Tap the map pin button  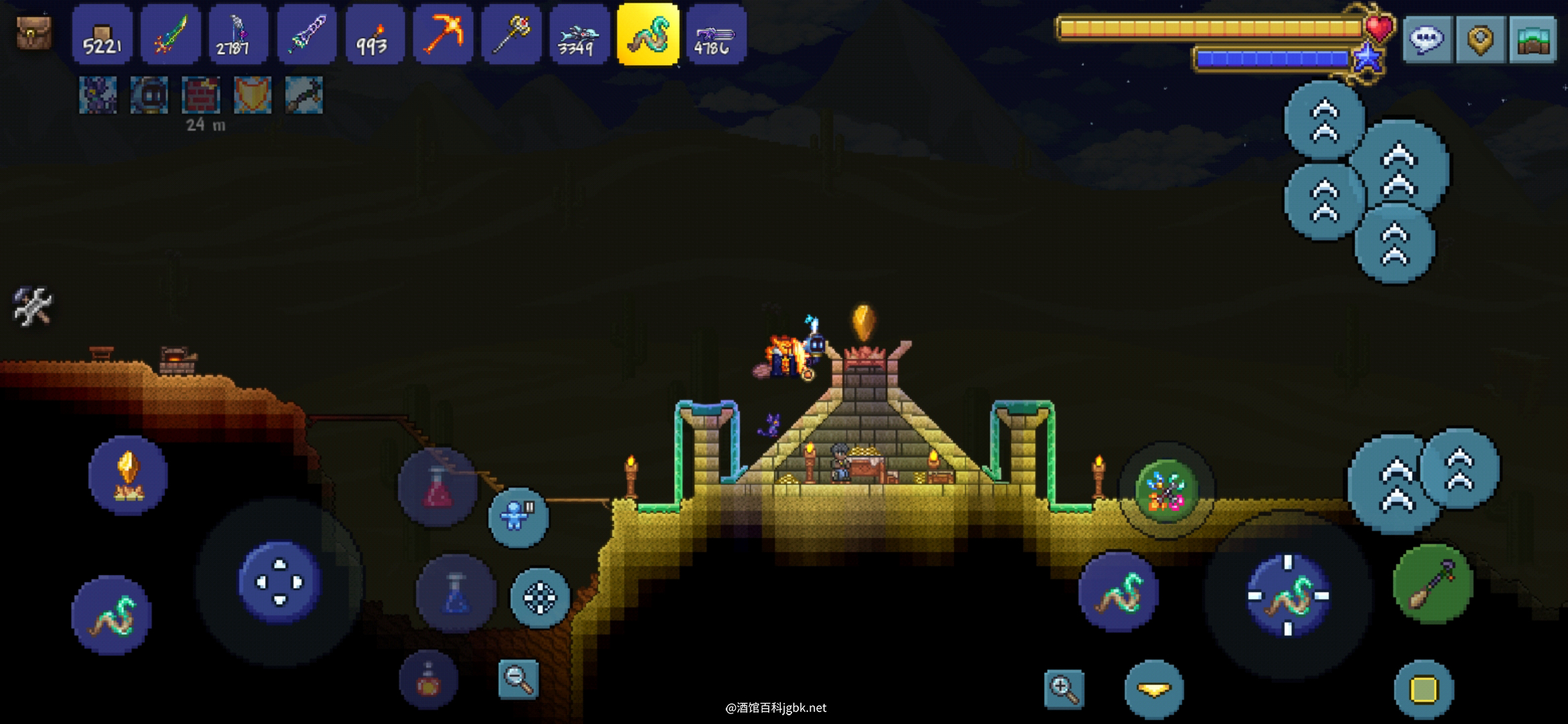pos(1480,39)
